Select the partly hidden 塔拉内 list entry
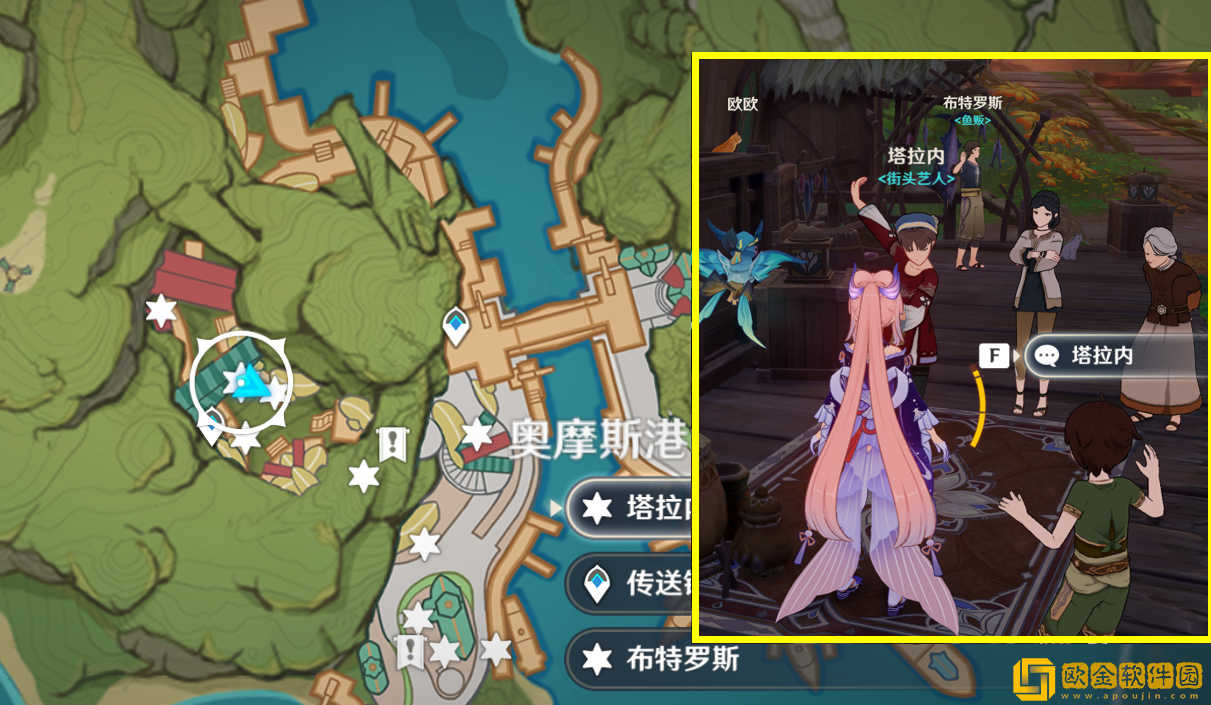The height and width of the screenshot is (705, 1211). point(630,508)
